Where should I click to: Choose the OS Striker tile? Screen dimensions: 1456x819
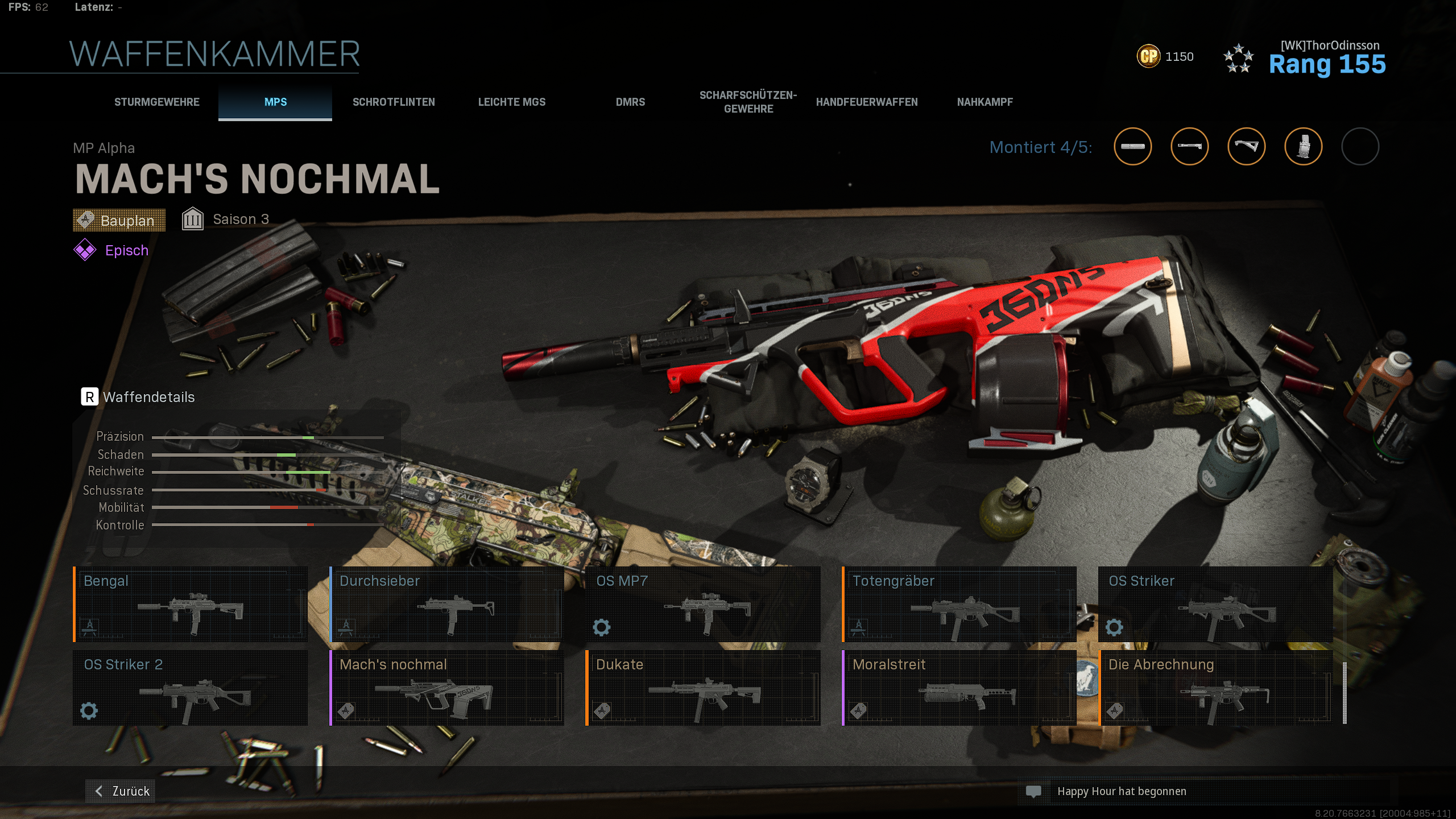1216,604
